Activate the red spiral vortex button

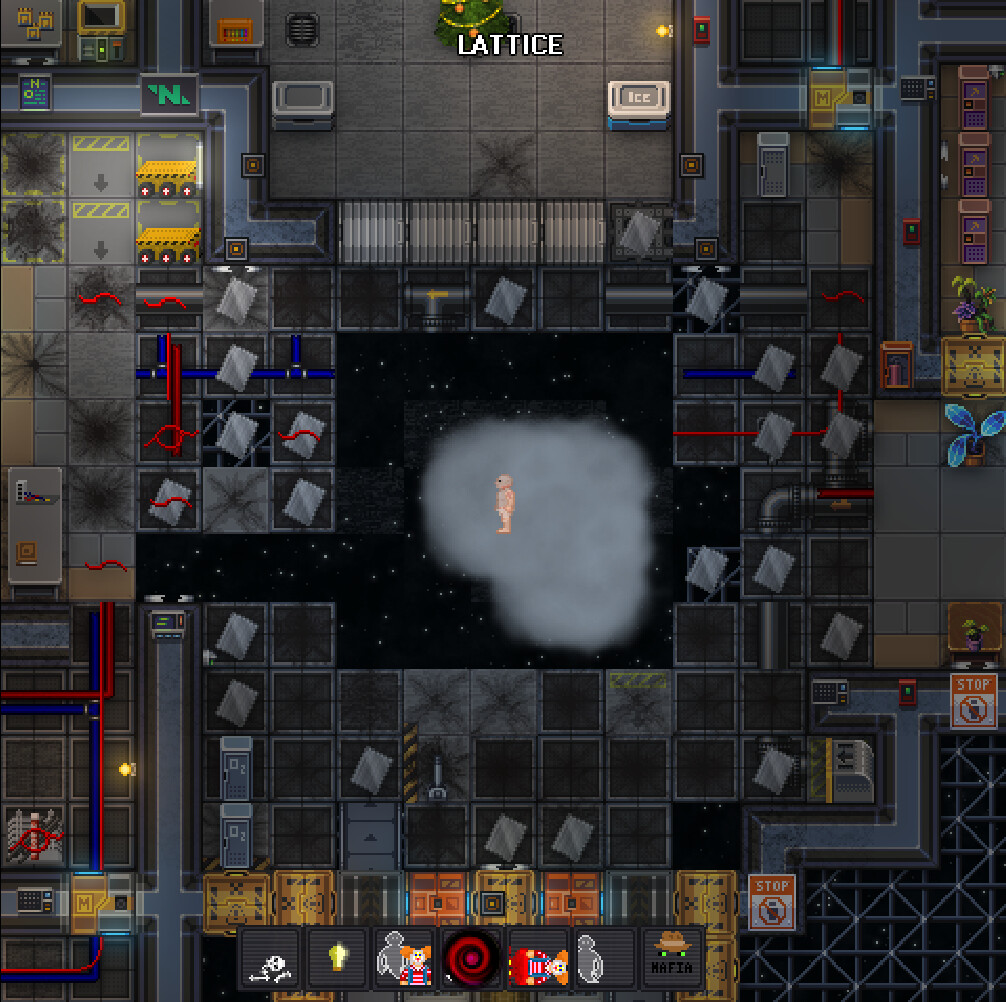(x=471, y=959)
